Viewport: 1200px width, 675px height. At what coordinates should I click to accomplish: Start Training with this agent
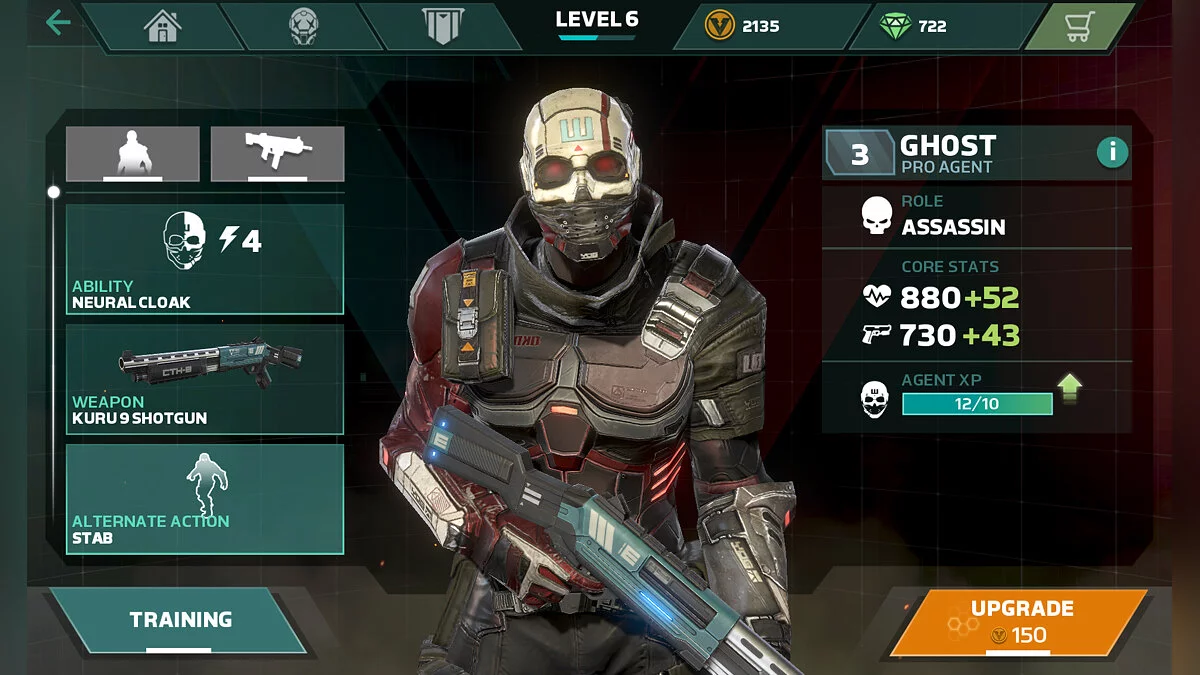coord(179,621)
